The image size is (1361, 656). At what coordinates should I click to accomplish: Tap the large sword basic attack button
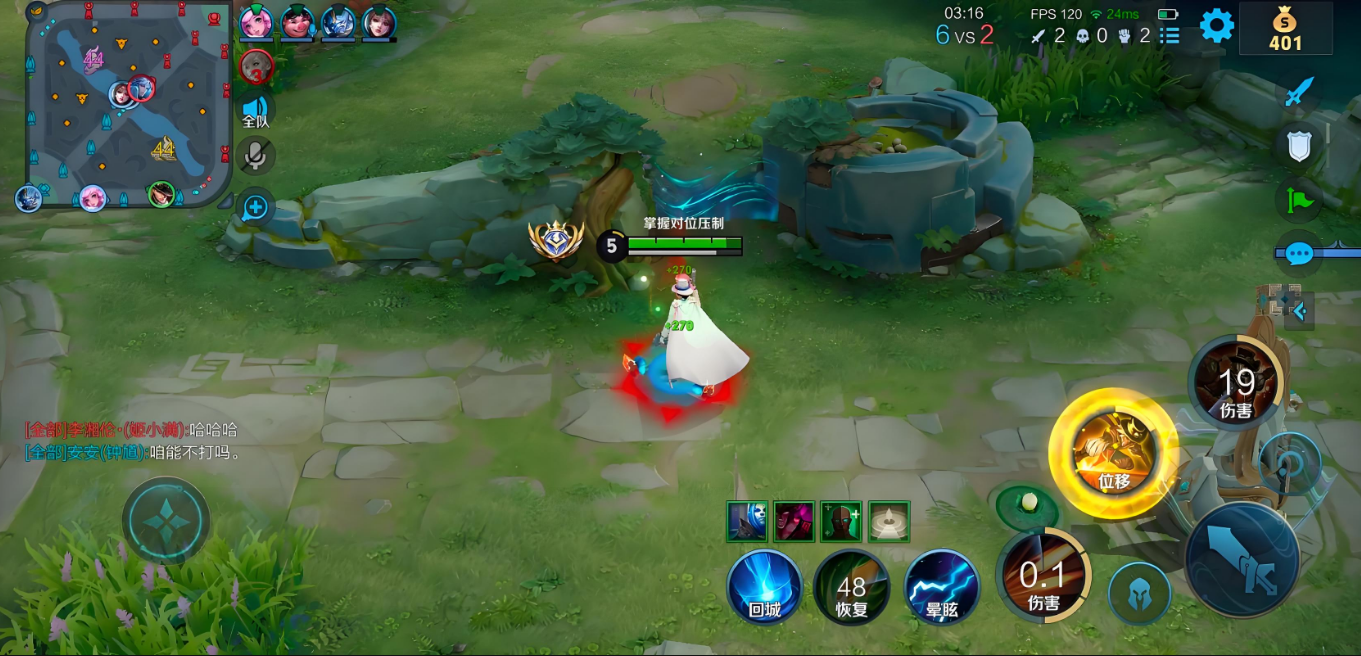pyautogui.click(x=1242, y=559)
